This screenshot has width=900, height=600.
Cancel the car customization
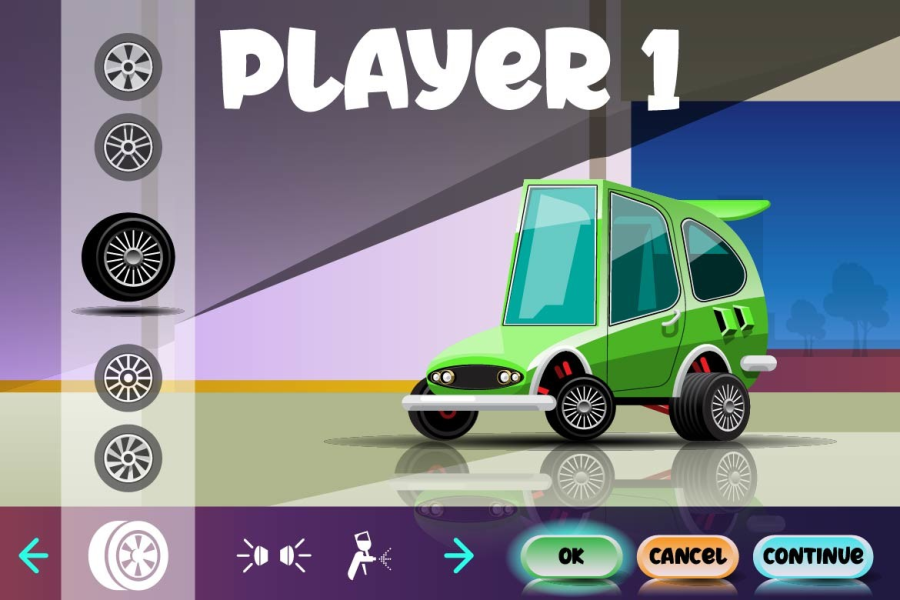coord(687,556)
